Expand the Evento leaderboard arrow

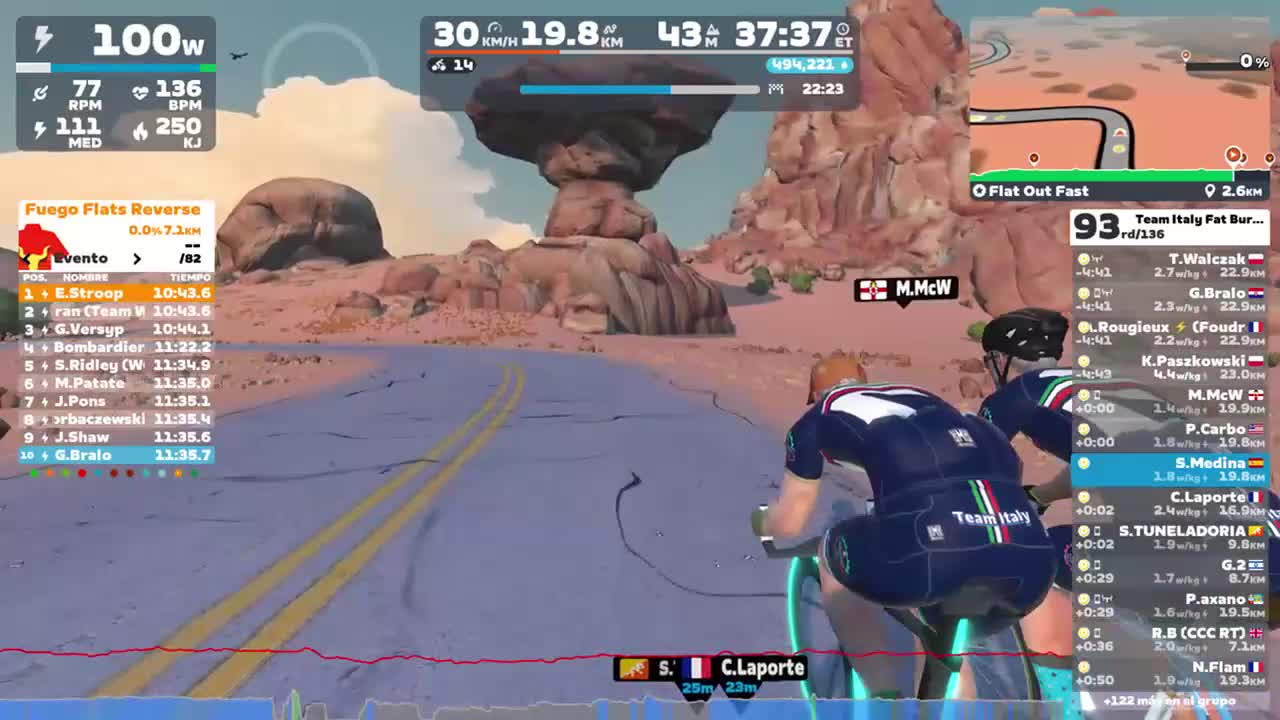[x=138, y=258]
